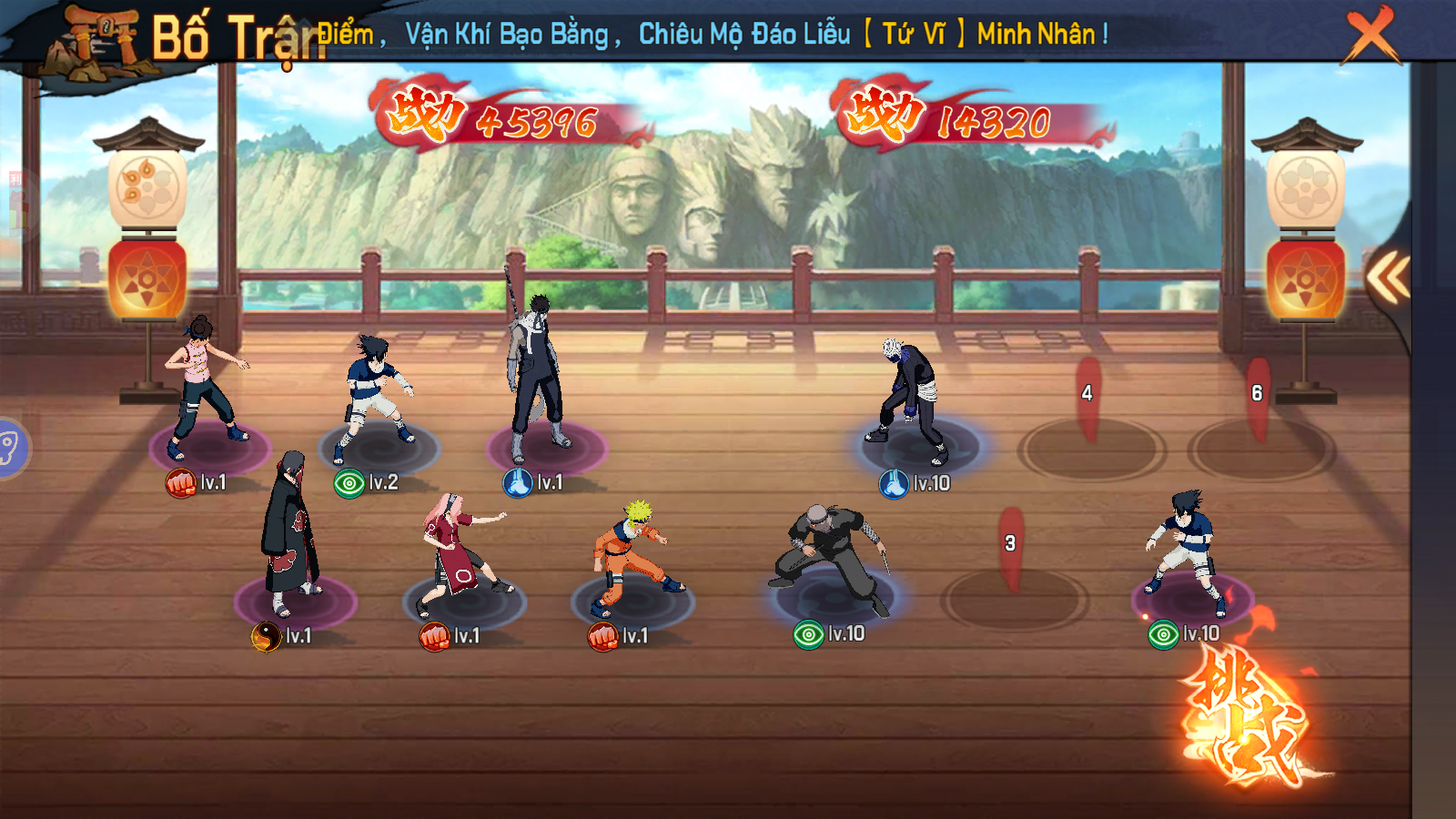
Task: Pick the lv.2 Sasuke unit
Action: [x=376, y=394]
